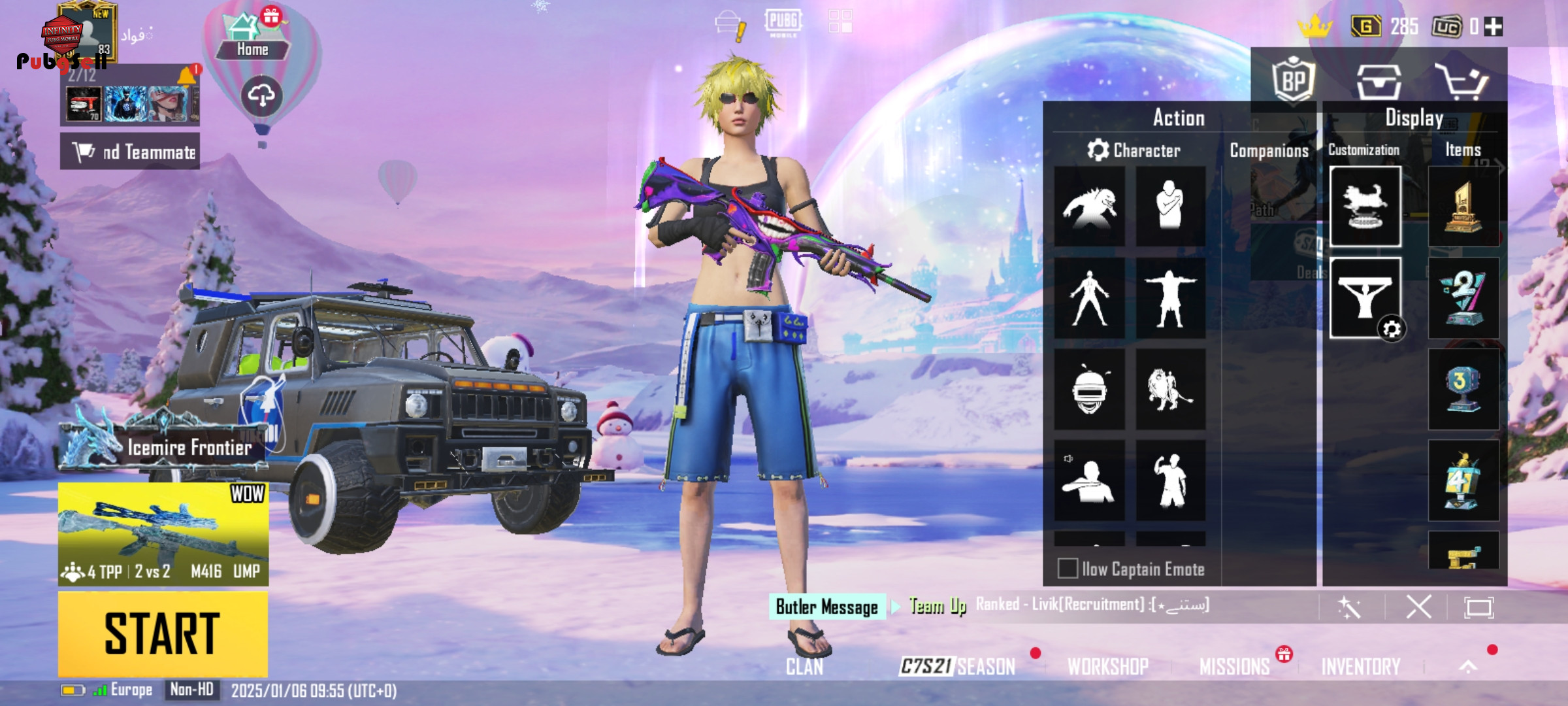Switch to the Companions tab
1568x706 pixels.
click(x=1269, y=151)
